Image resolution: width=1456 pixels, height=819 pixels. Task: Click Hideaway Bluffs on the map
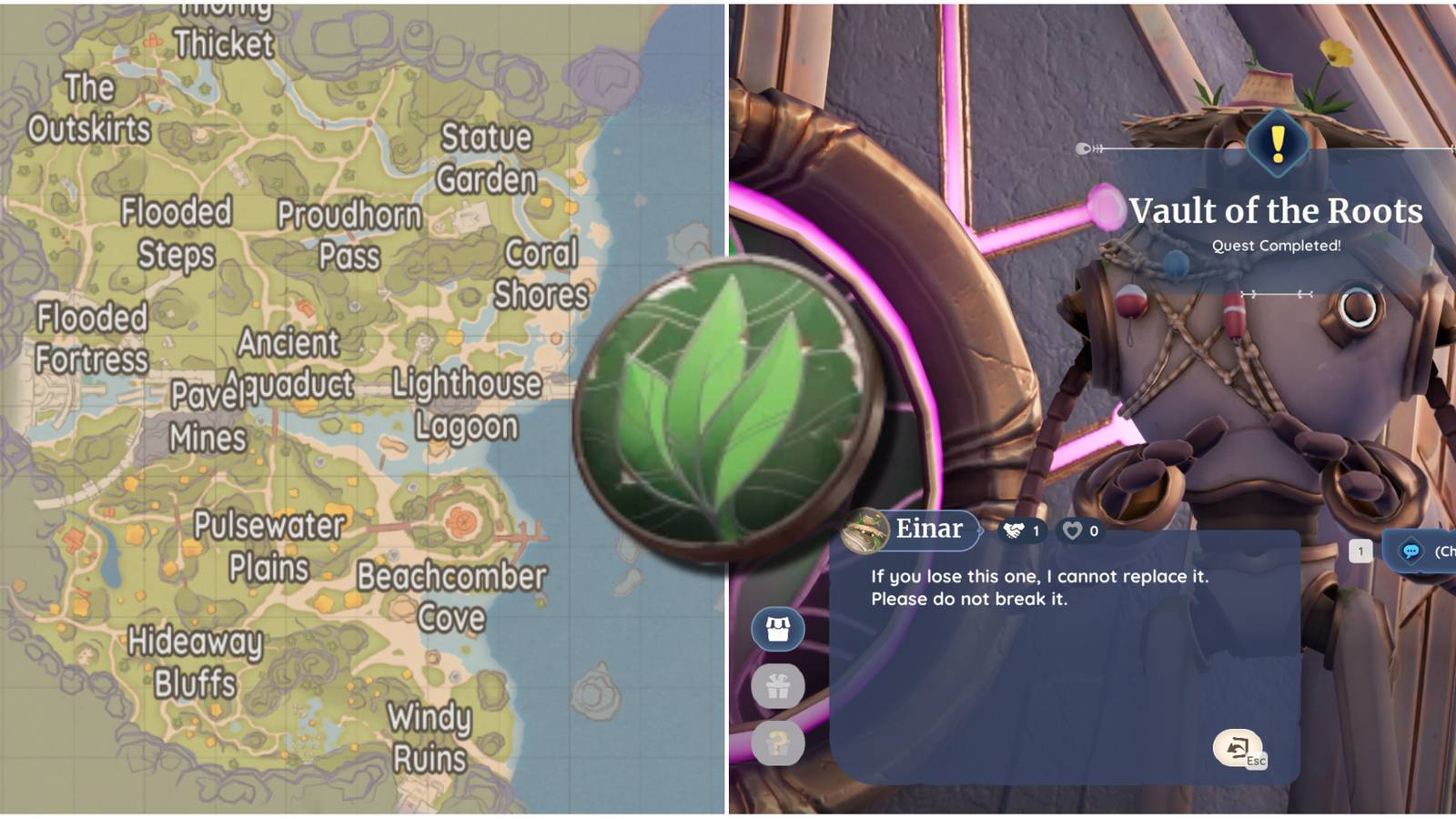(196, 660)
